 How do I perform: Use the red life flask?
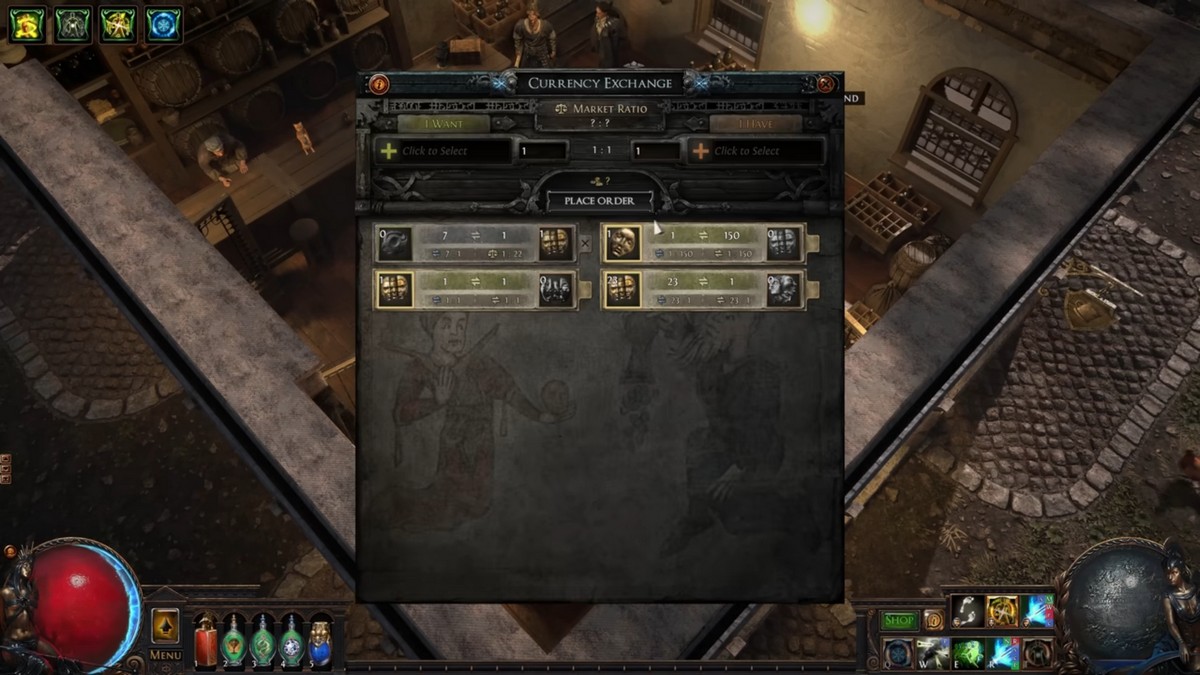(205, 641)
